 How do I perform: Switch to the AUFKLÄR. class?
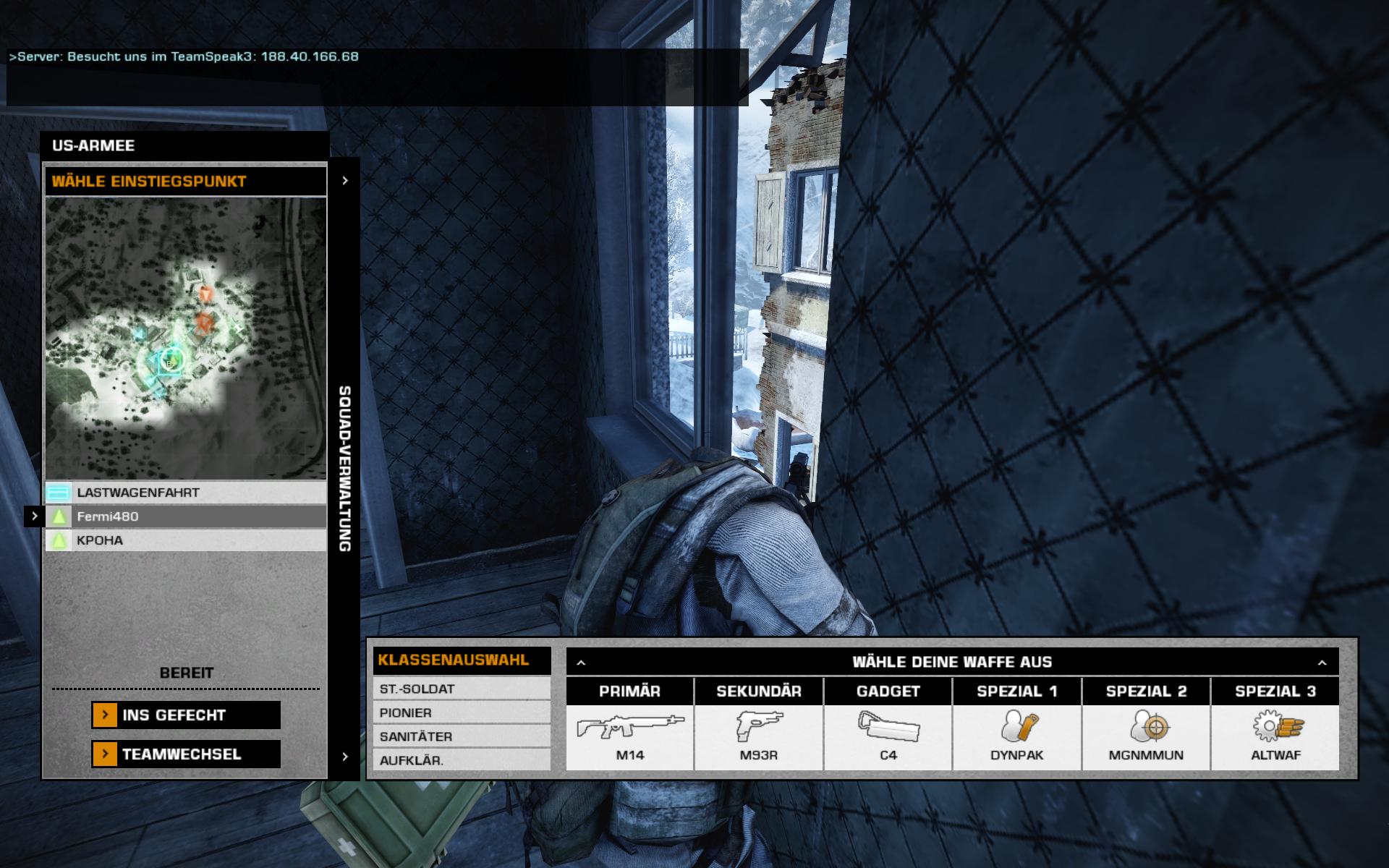(462, 761)
